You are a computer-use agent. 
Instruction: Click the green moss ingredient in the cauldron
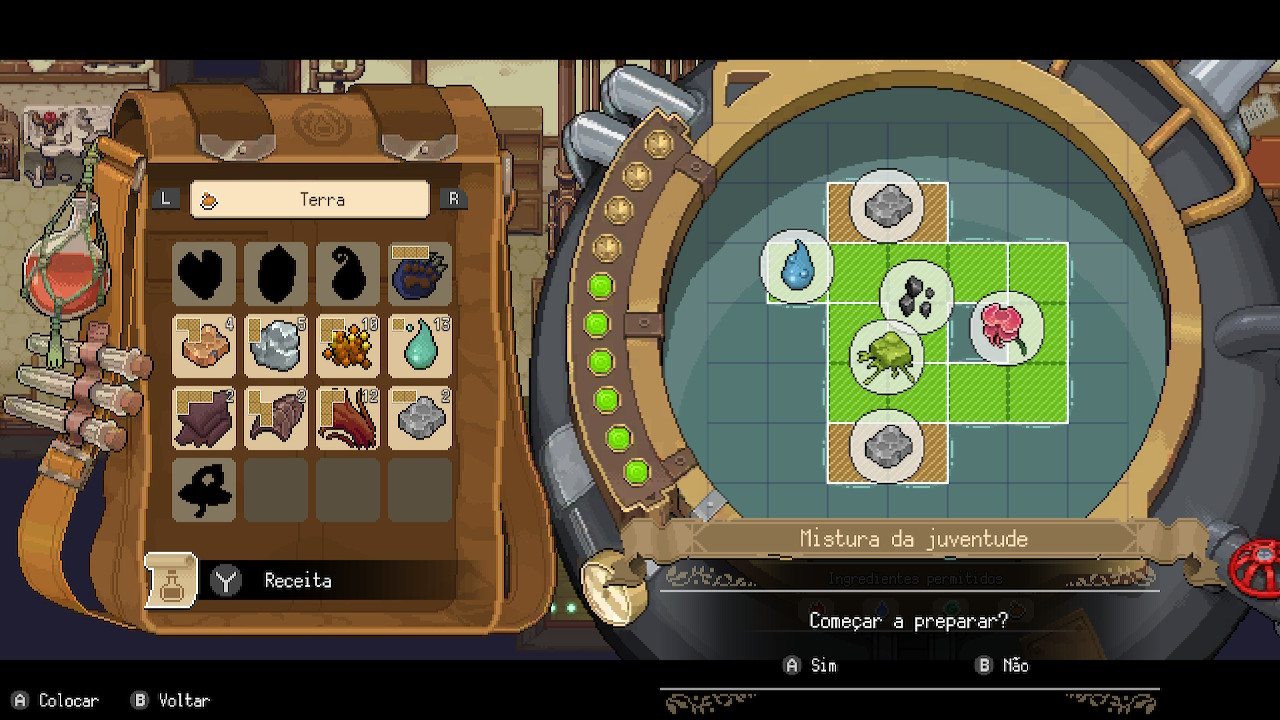[886, 356]
